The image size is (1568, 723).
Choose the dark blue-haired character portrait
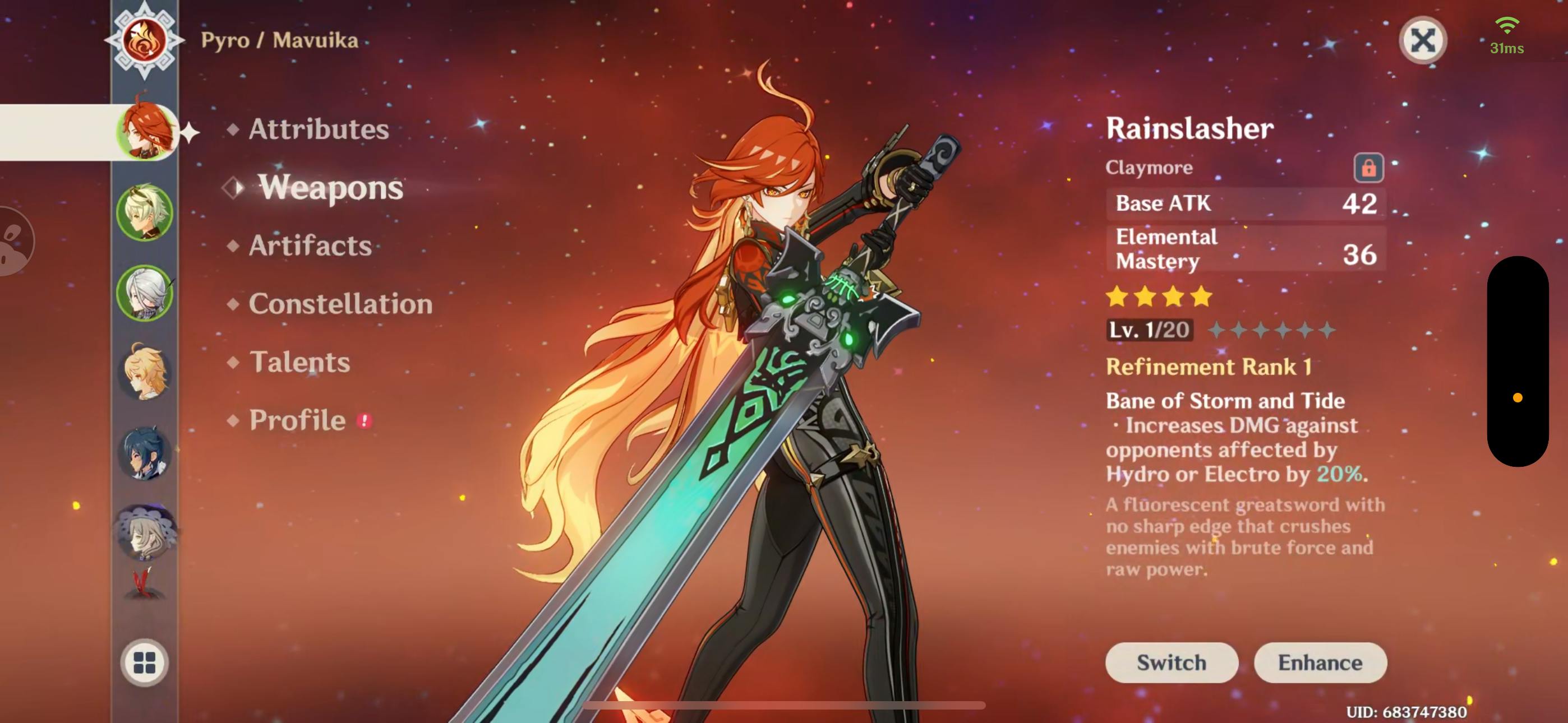145,453
